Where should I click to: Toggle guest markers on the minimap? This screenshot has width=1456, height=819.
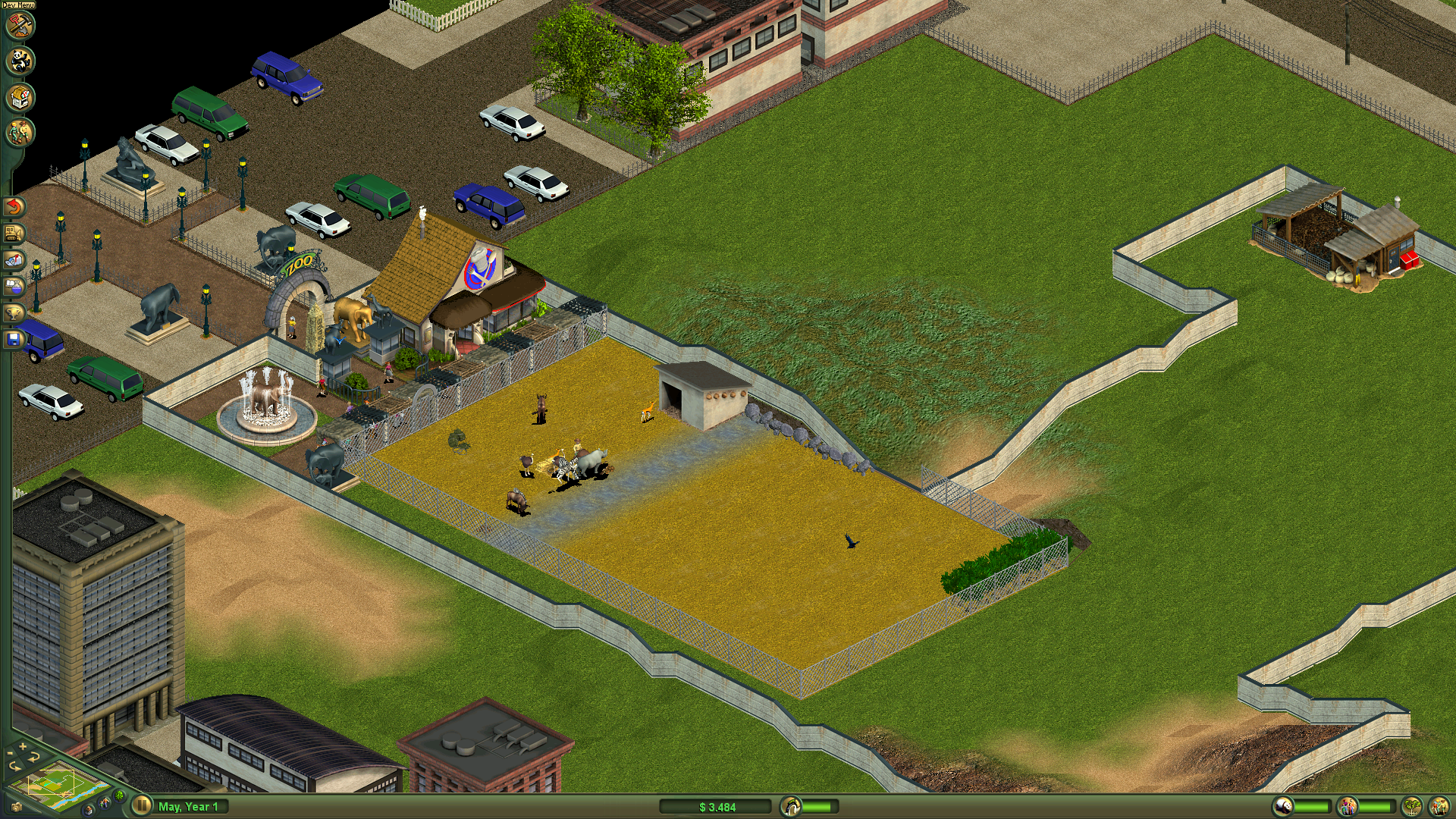(x=105, y=802)
